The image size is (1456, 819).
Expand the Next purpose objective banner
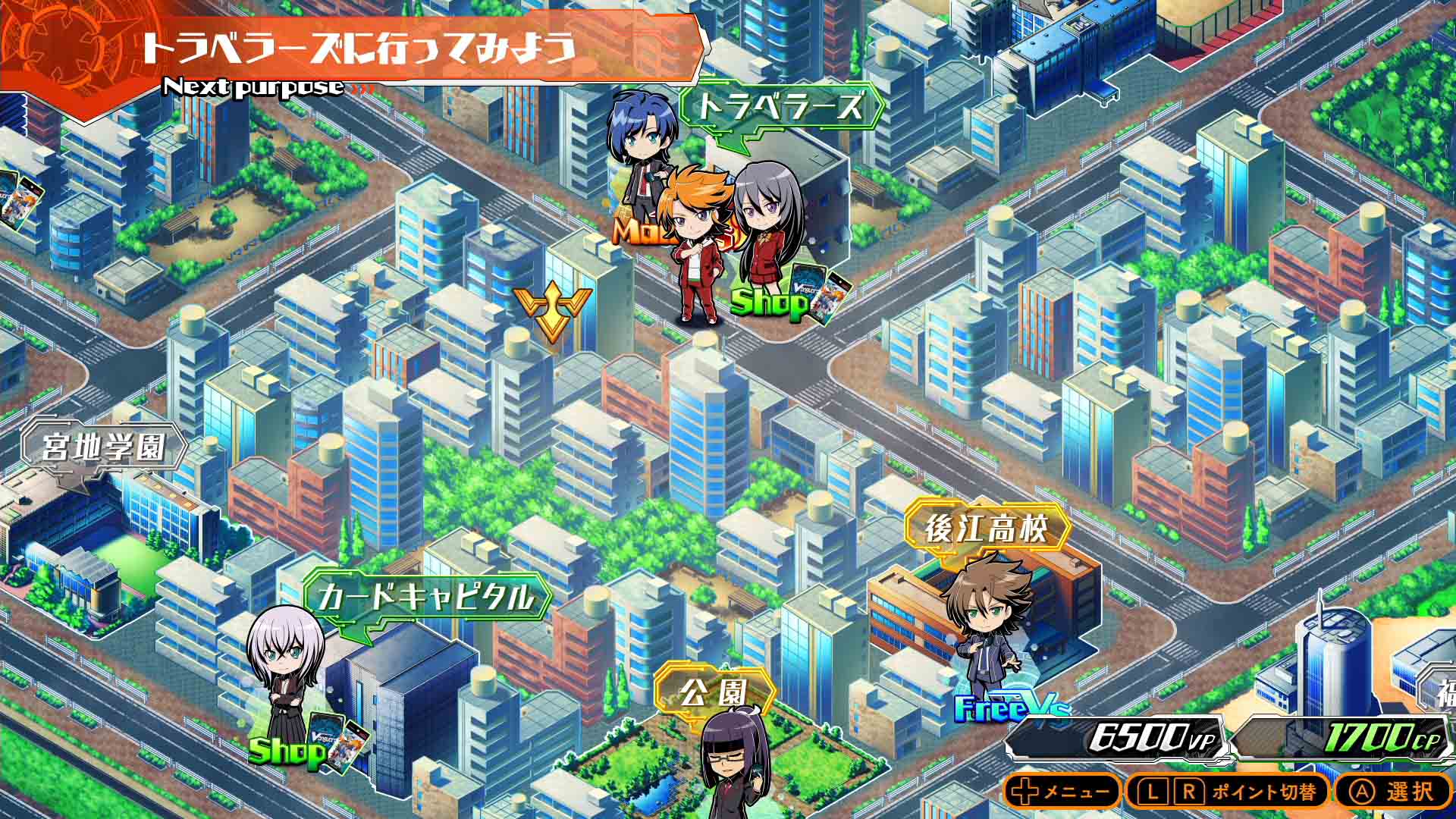click(356, 49)
